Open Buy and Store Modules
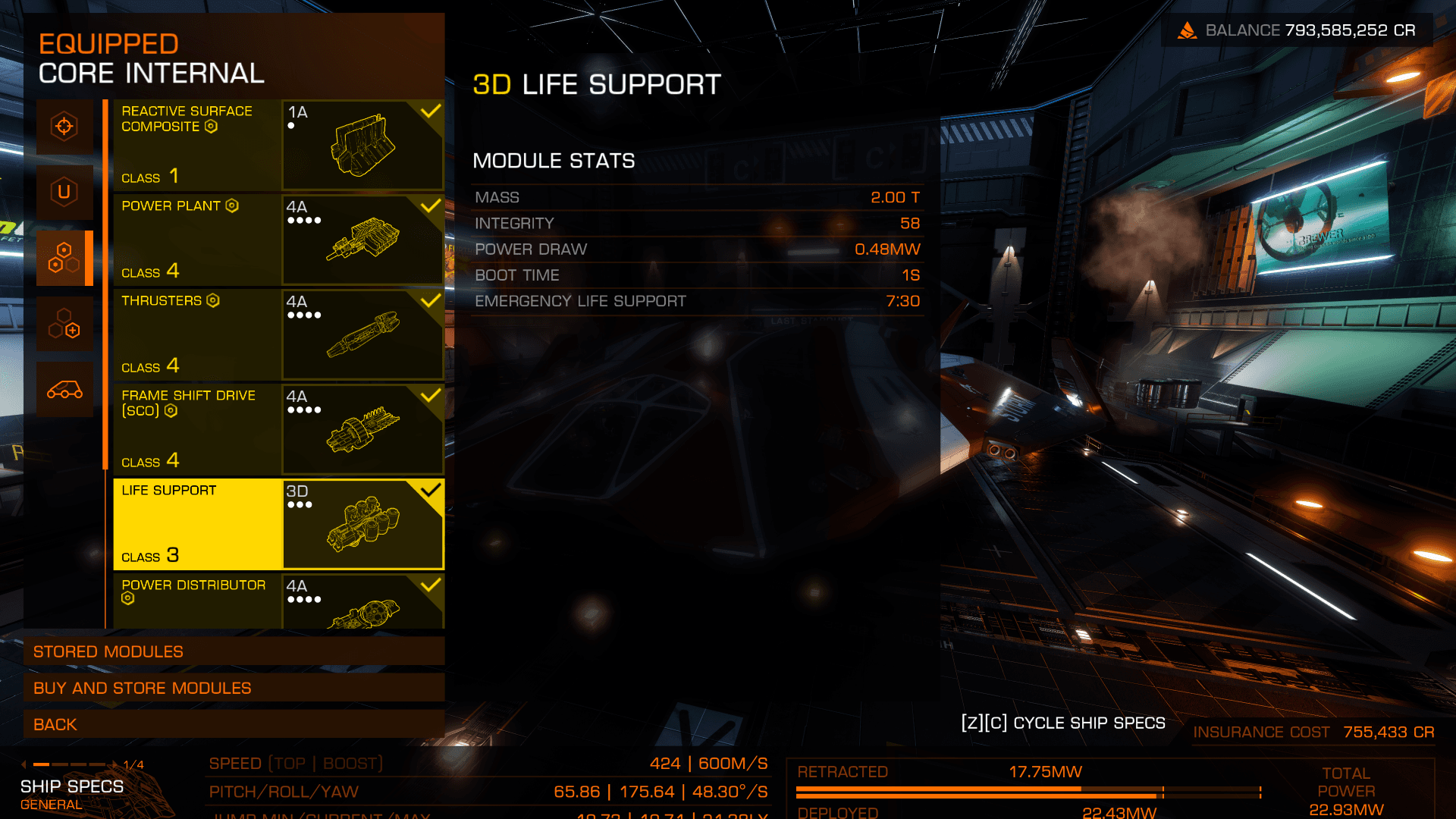Image resolution: width=1456 pixels, height=819 pixels. [x=234, y=688]
